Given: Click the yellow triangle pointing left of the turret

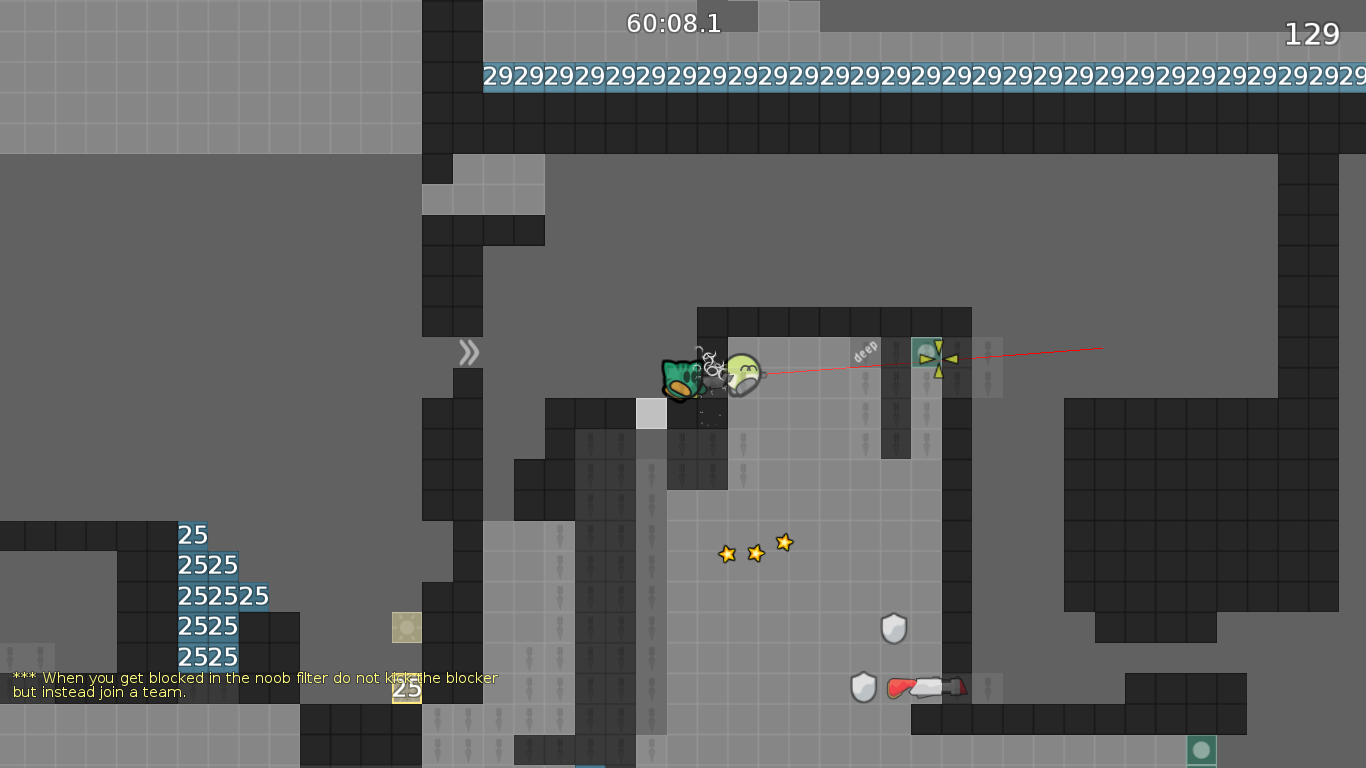Looking at the screenshot, I should pos(951,360).
